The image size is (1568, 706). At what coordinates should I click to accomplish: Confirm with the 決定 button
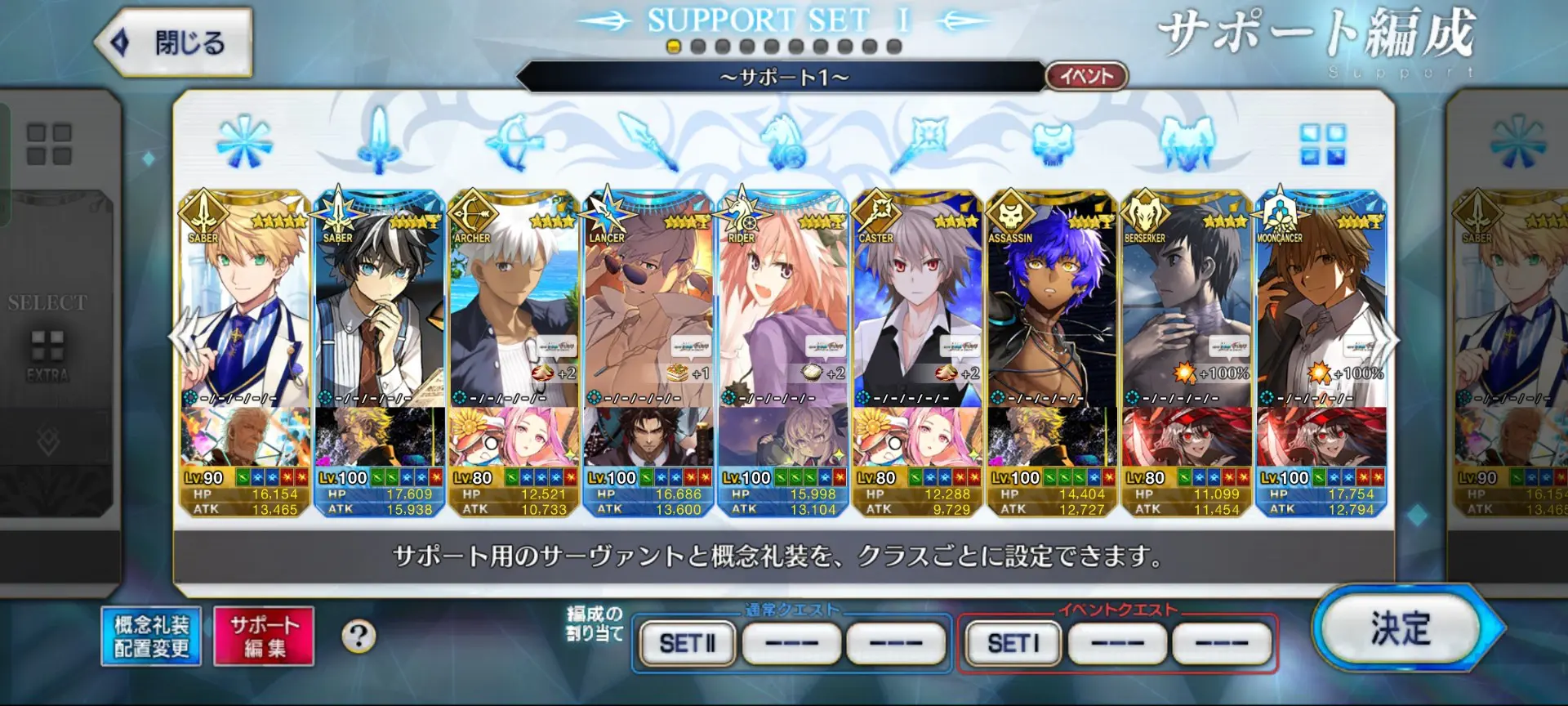tap(1400, 629)
